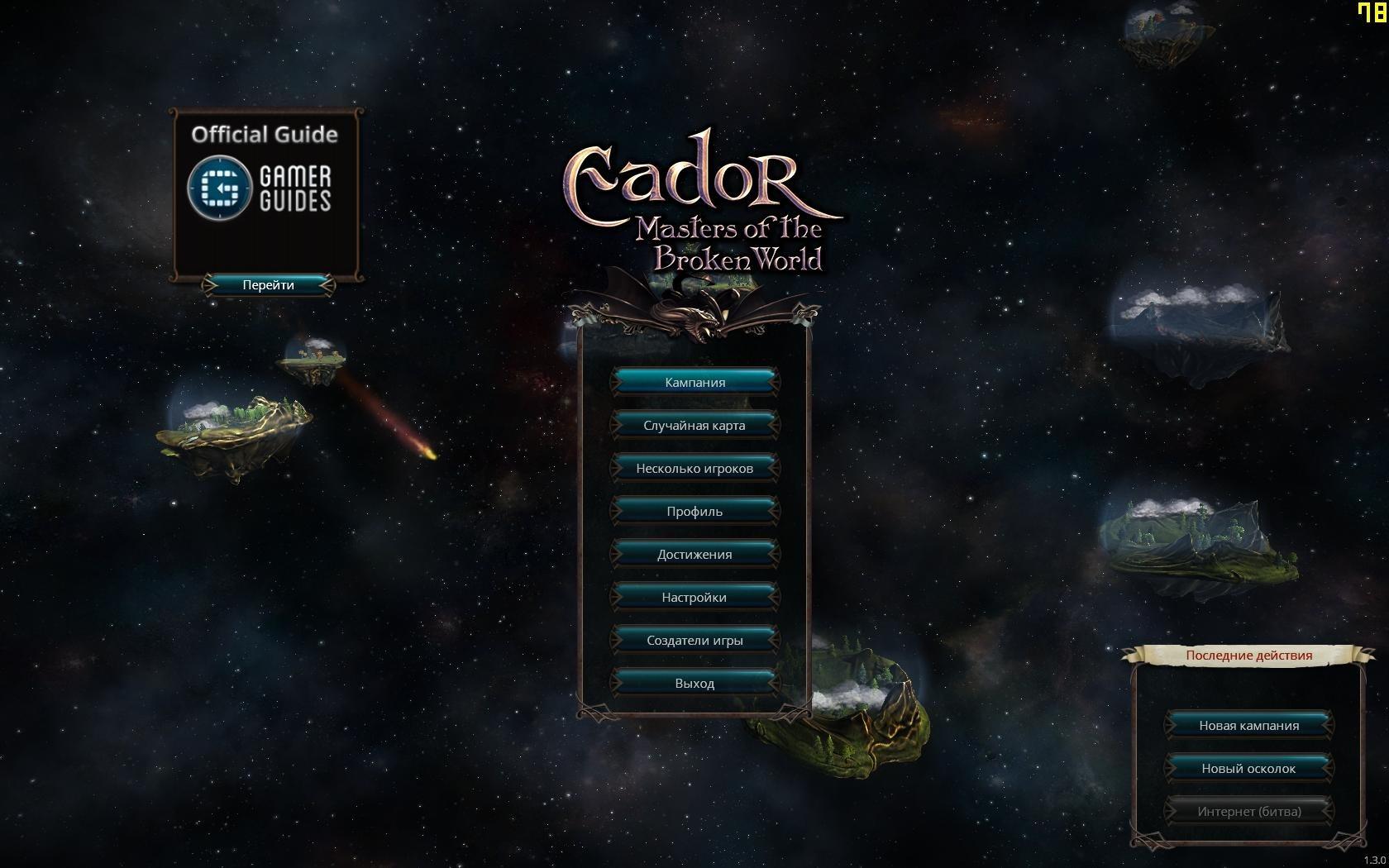Open the Кампания menu entry
The width and height of the screenshot is (1389, 868).
click(x=694, y=382)
